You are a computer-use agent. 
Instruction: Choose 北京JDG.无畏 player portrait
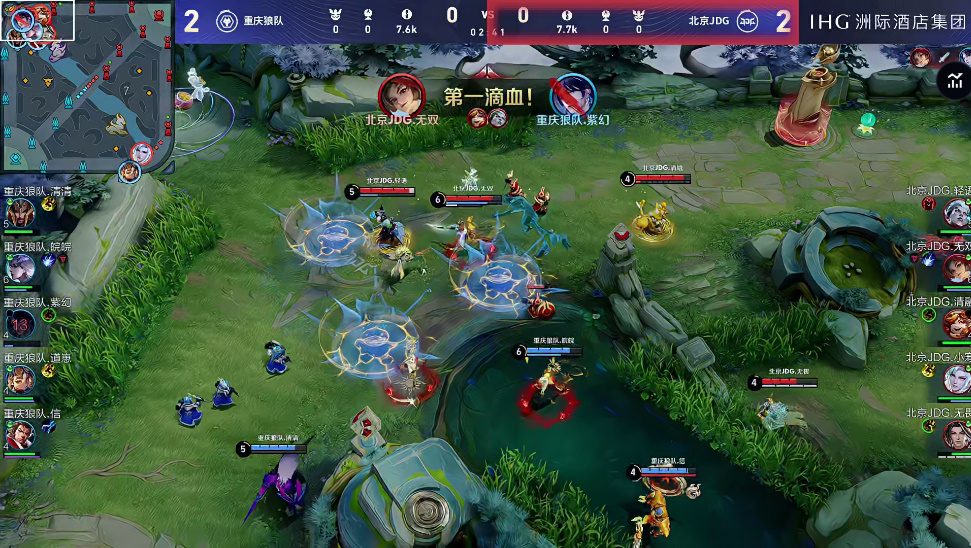956,433
